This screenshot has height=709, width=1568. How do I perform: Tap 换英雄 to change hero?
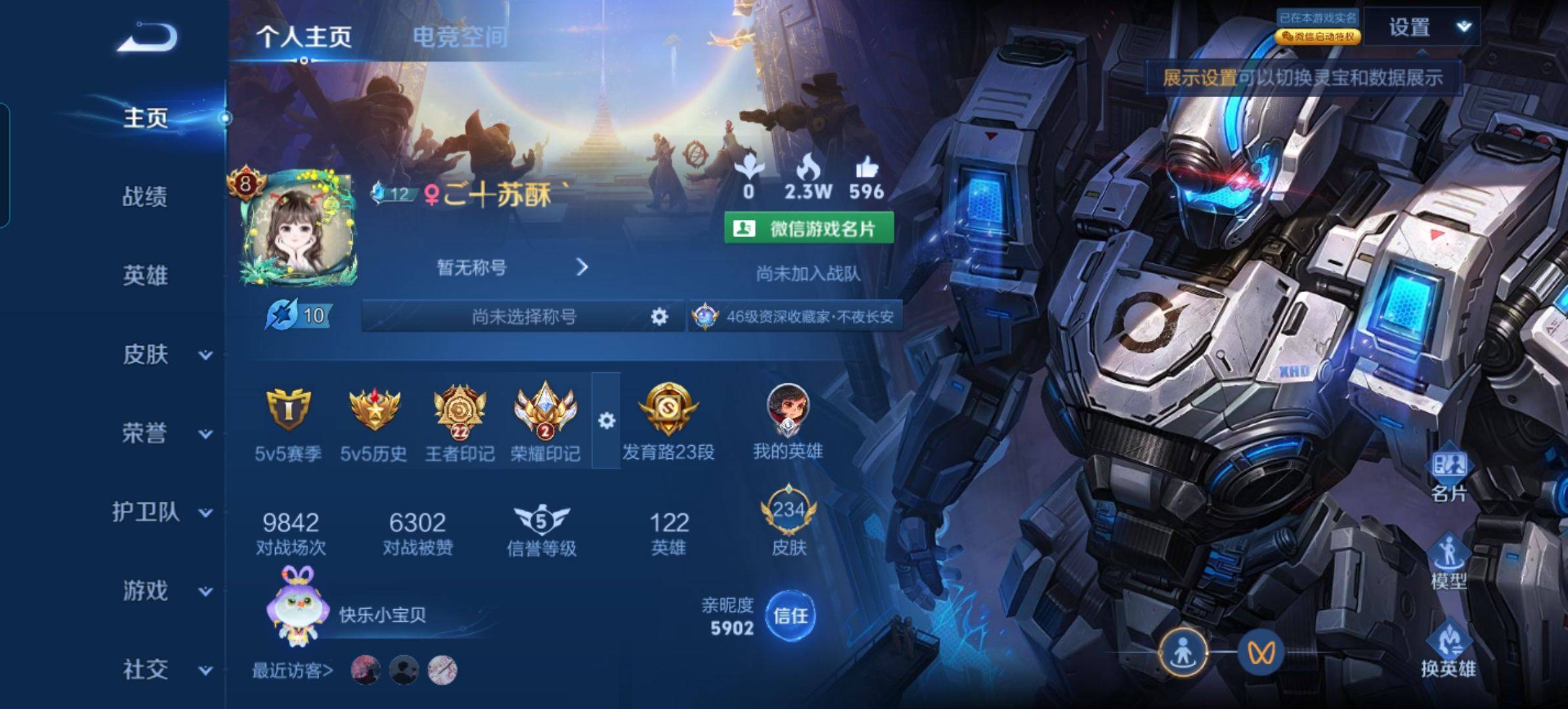tap(1448, 649)
